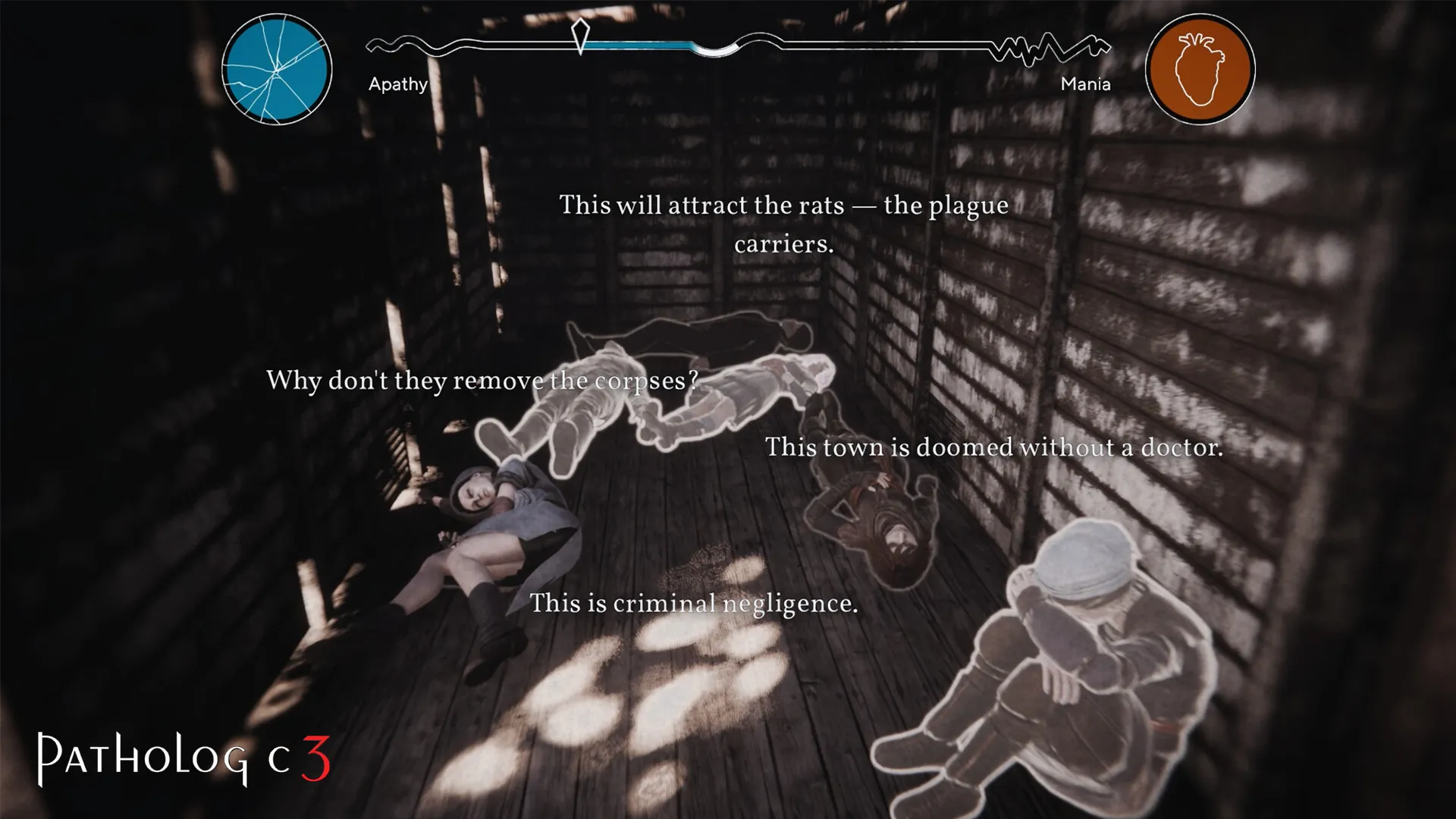
Task: Pick "This town is doomed without a doctor."
Action: pos(993,447)
